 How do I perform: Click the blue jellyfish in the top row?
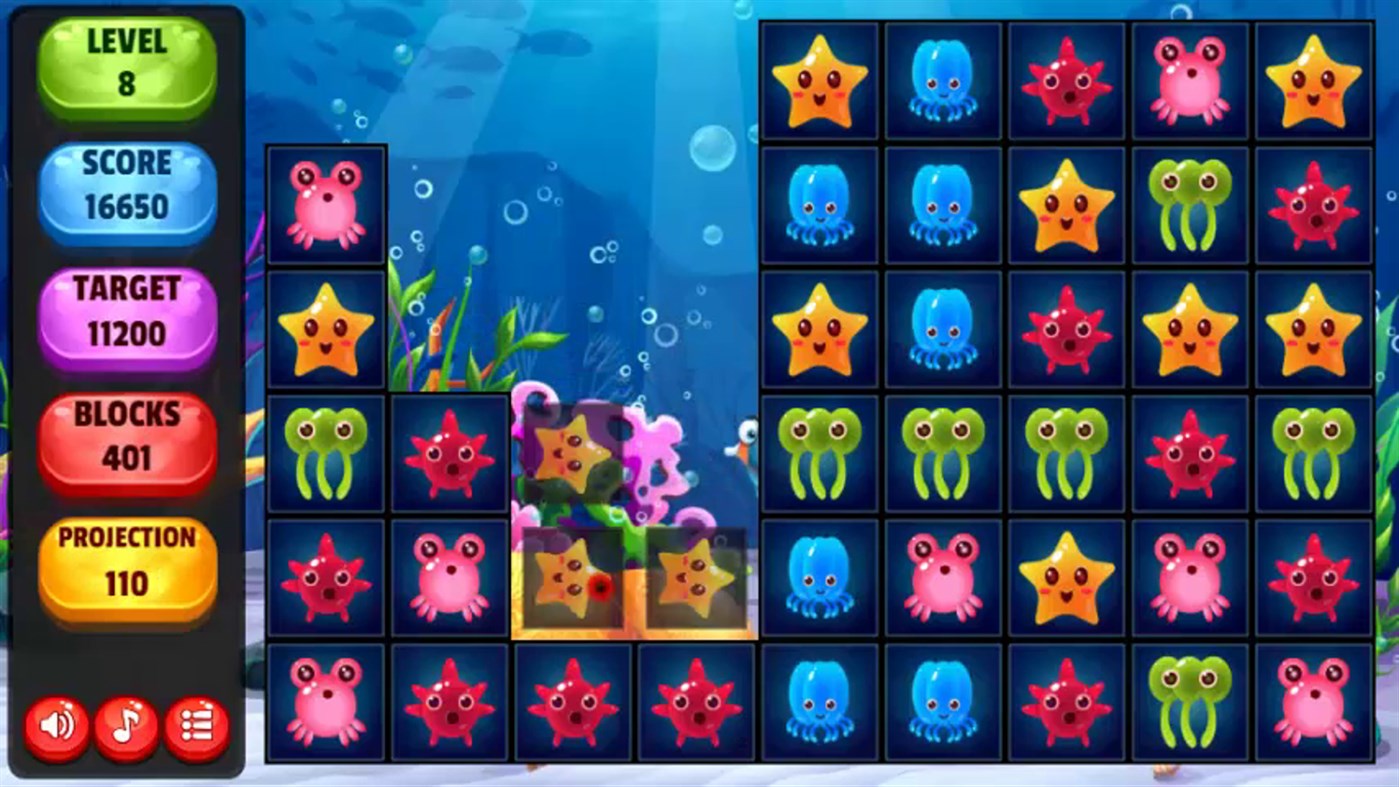point(943,80)
